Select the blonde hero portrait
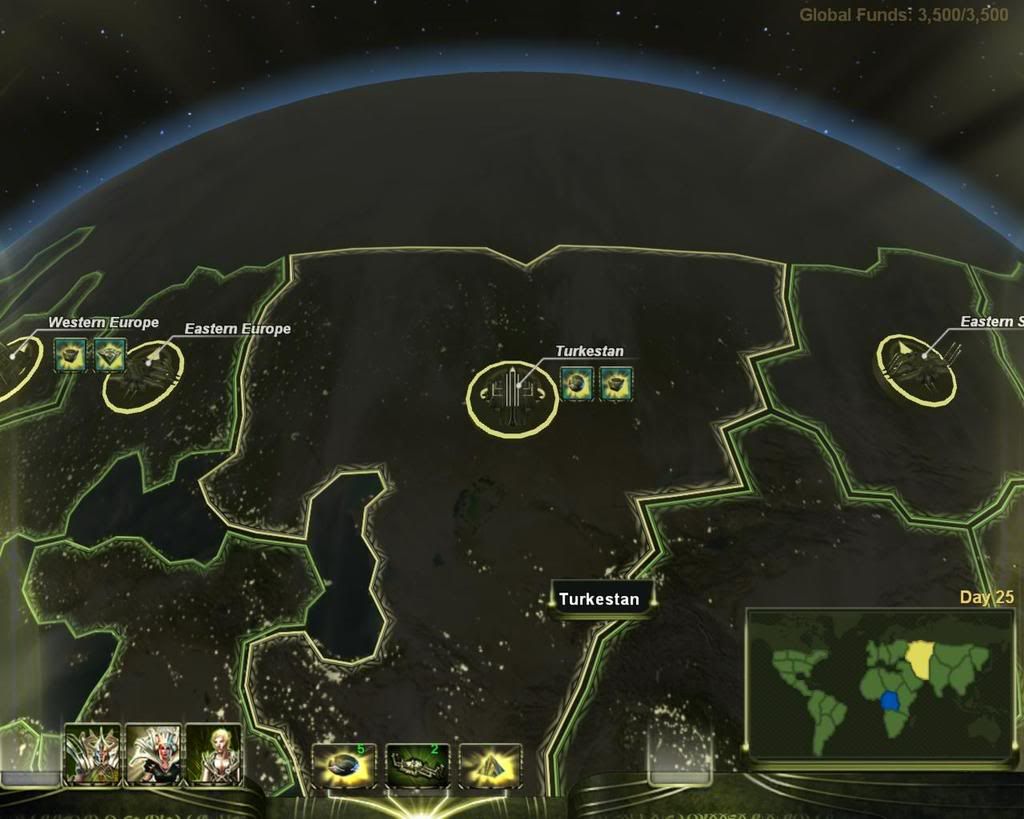The width and height of the screenshot is (1024, 819). pos(214,754)
